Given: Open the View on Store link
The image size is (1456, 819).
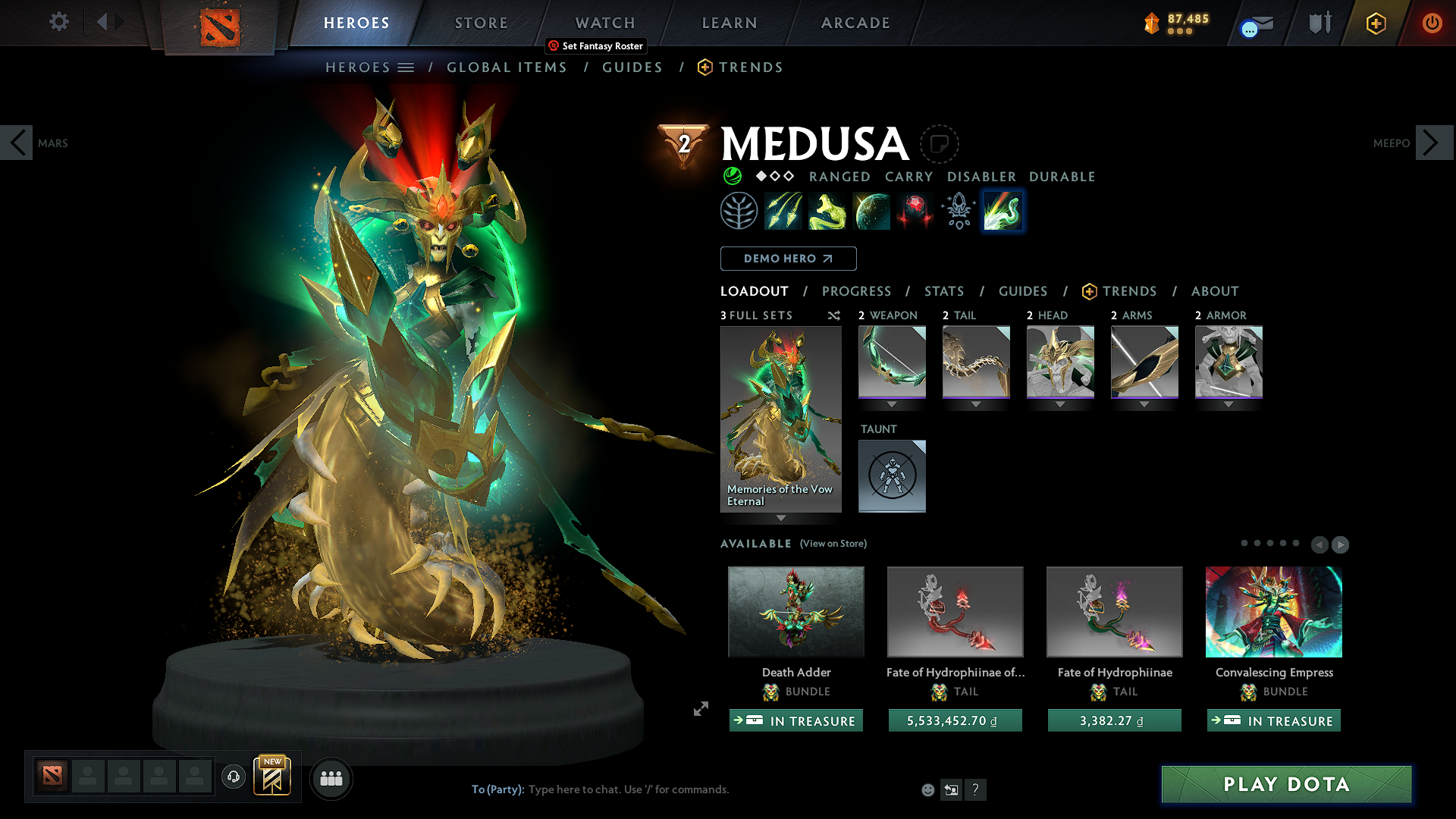Looking at the screenshot, I should tap(833, 544).
